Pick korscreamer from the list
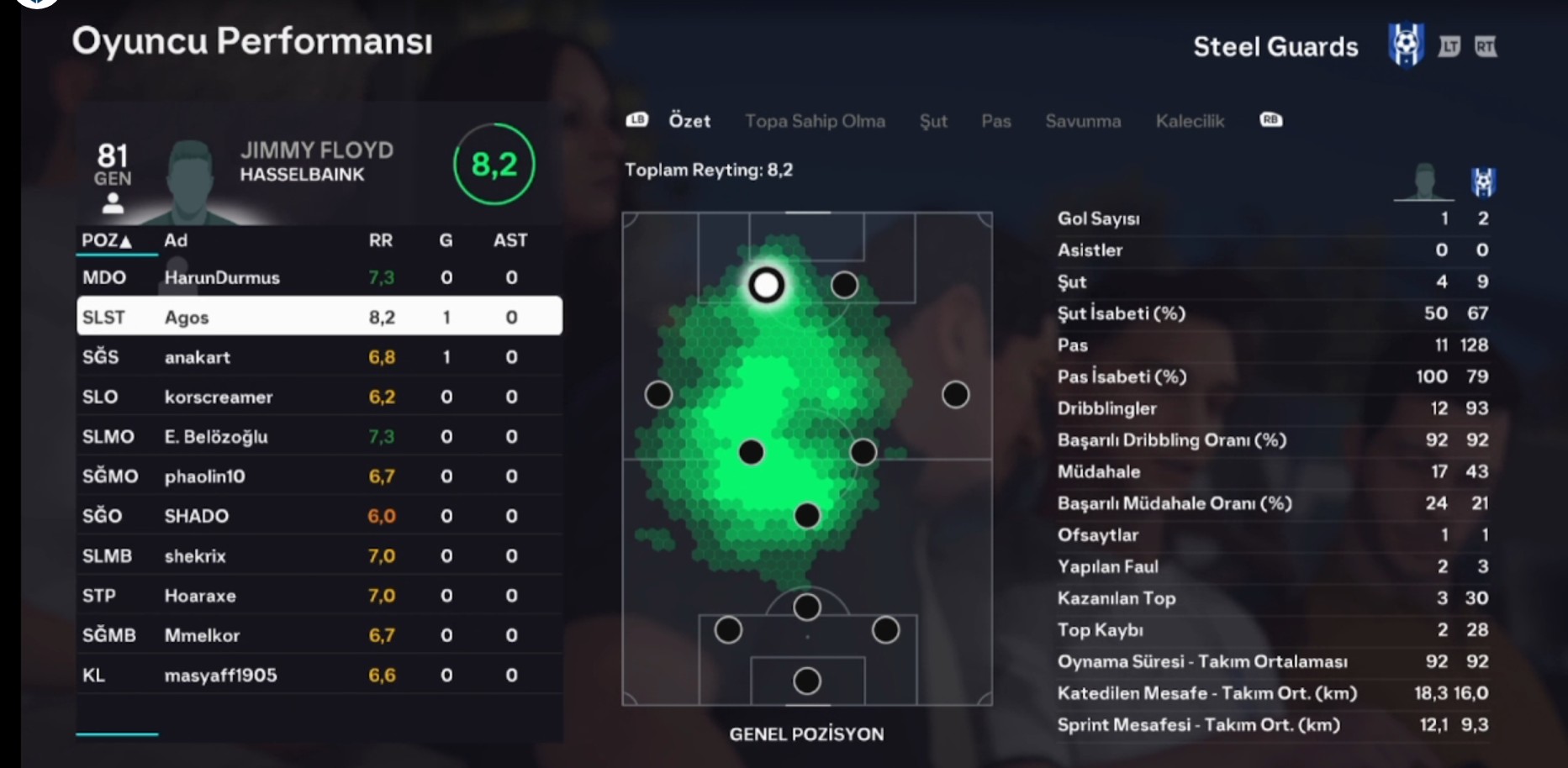1568x768 pixels. [x=319, y=397]
